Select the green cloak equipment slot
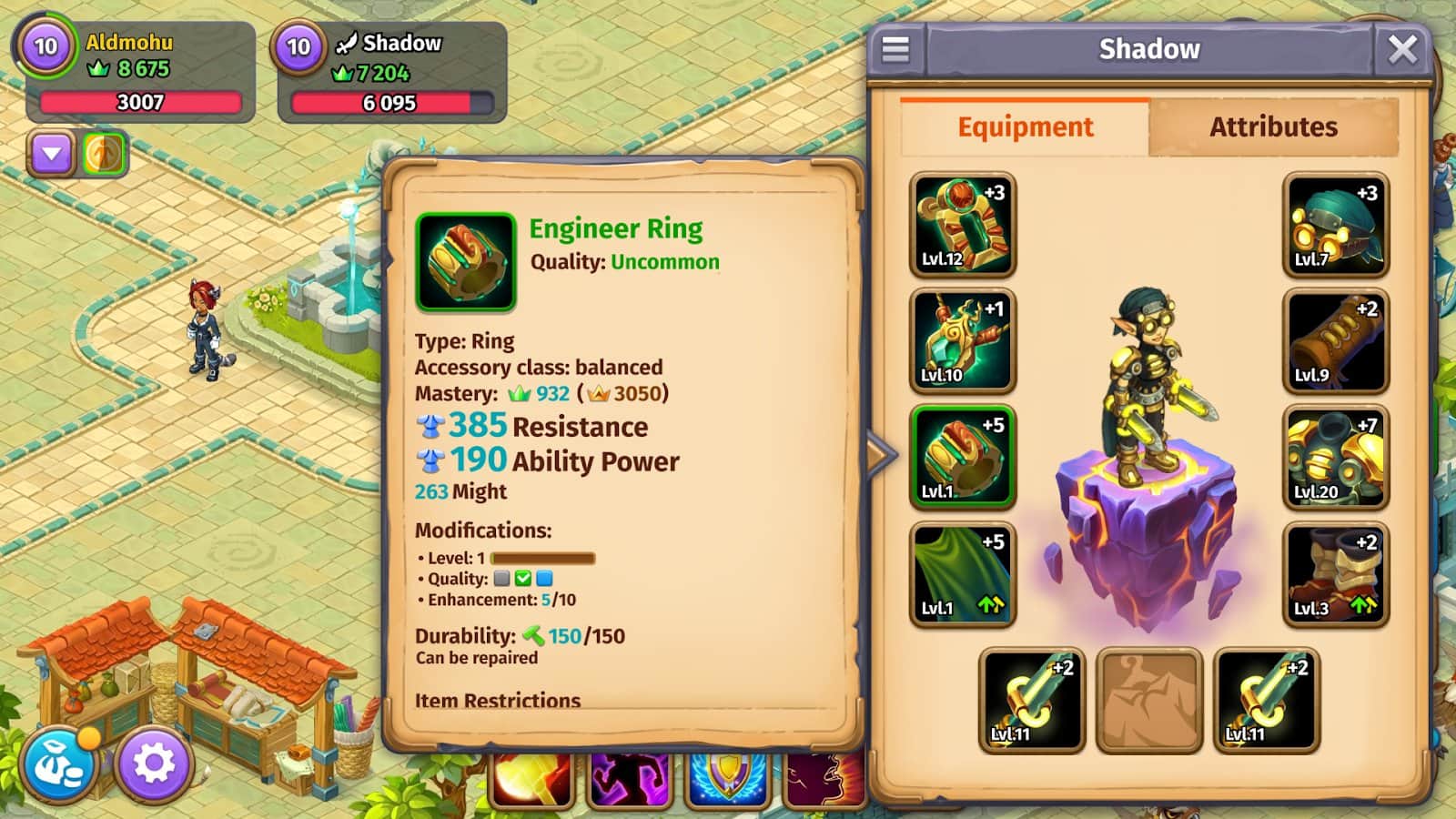The width and height of the screenshot is (1456, 819). tap(962, 573)
